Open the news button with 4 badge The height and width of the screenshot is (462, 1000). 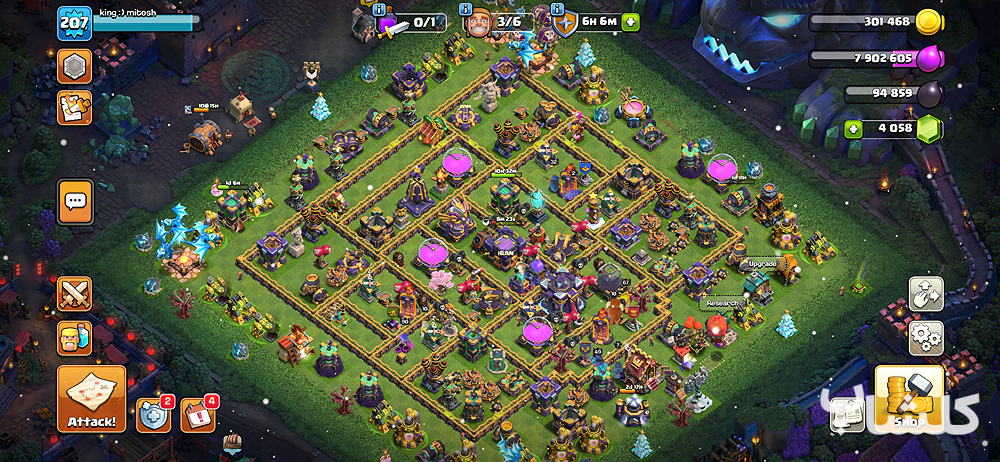click(x=197, y=415)
